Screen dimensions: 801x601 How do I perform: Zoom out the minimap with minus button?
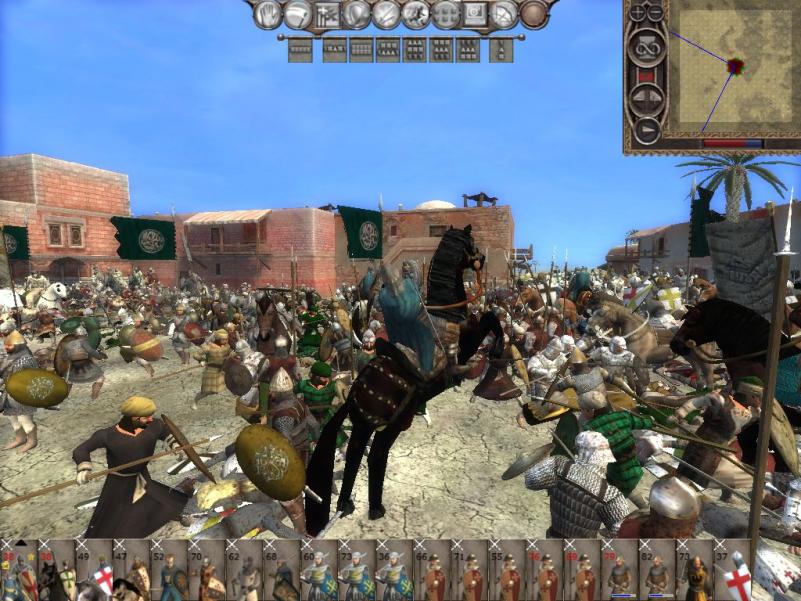(656, 13)
